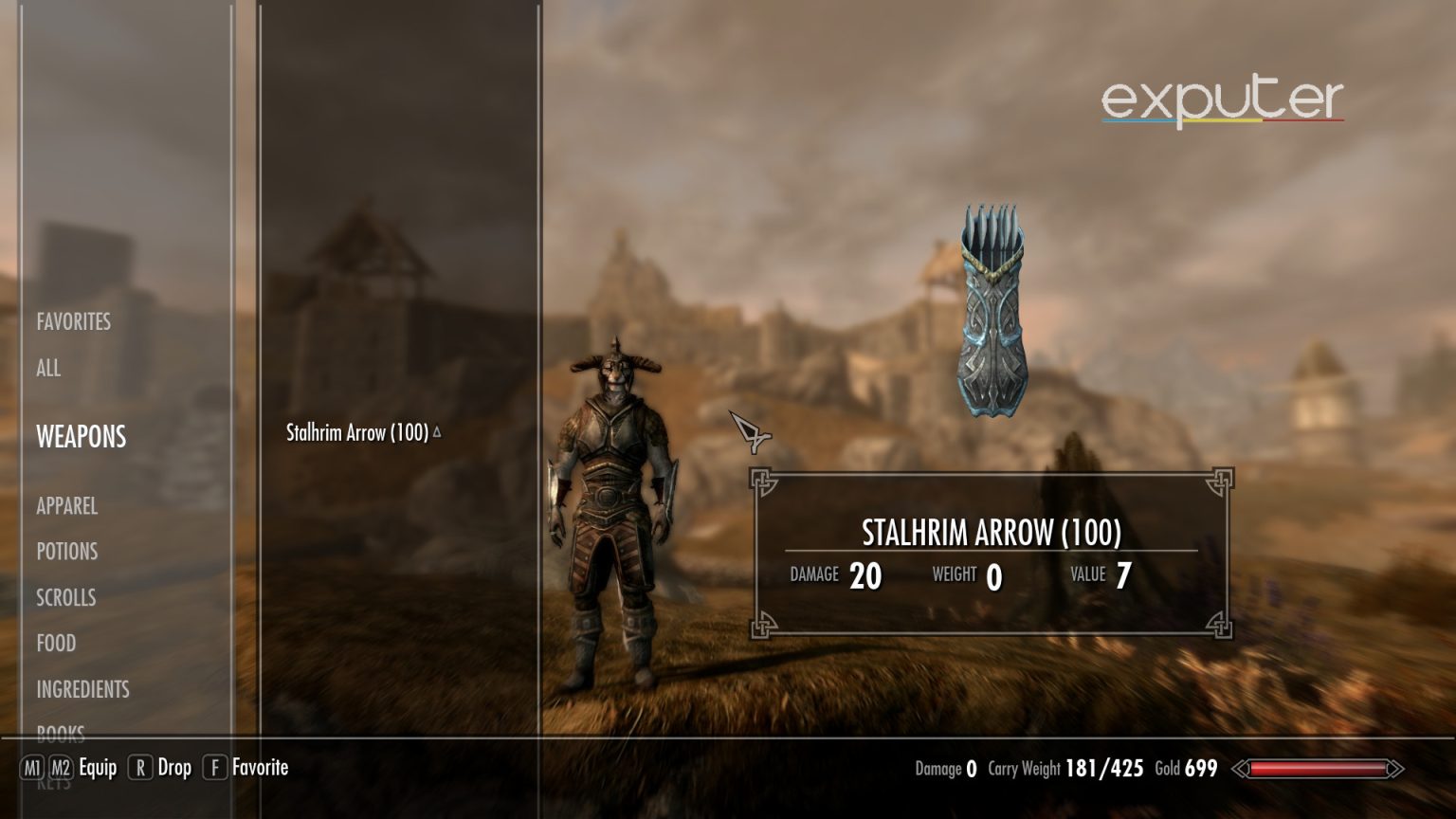Click the right chevron on the red bar
1456x819 pixels.
(x=1394, y=769)
